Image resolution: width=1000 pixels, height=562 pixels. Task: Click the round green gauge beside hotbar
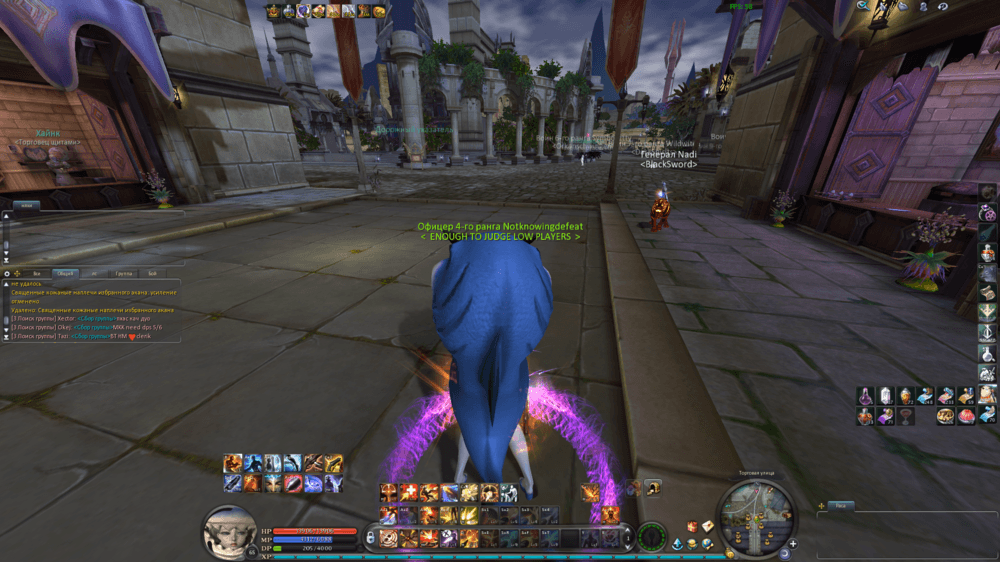(652, 535)
